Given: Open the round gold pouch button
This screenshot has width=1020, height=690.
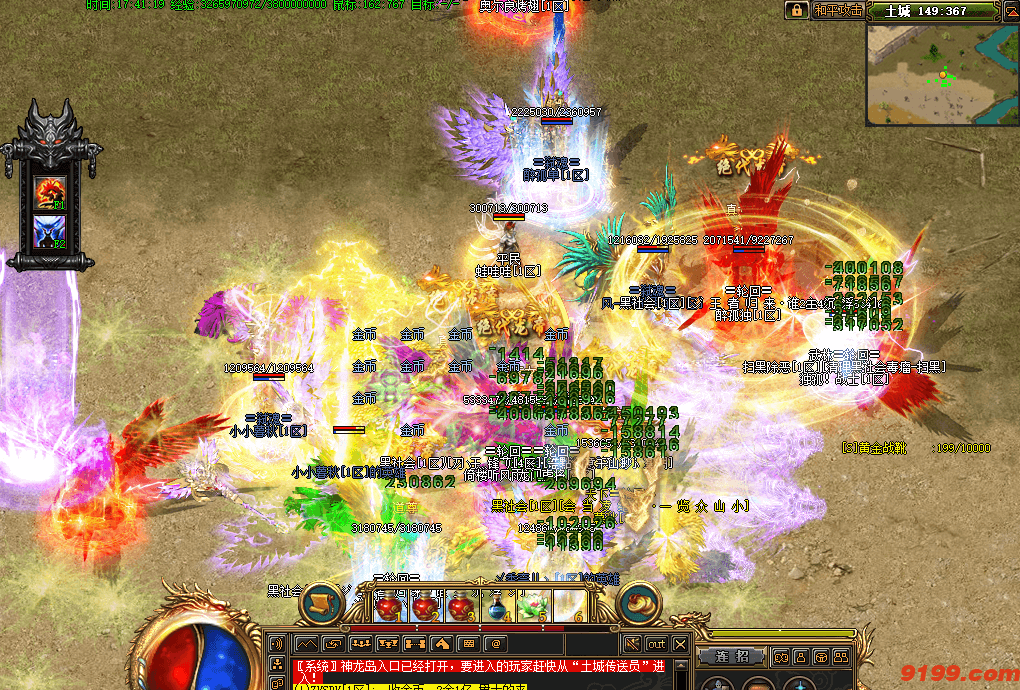Looking at the screenshot, I should point(639,602).
